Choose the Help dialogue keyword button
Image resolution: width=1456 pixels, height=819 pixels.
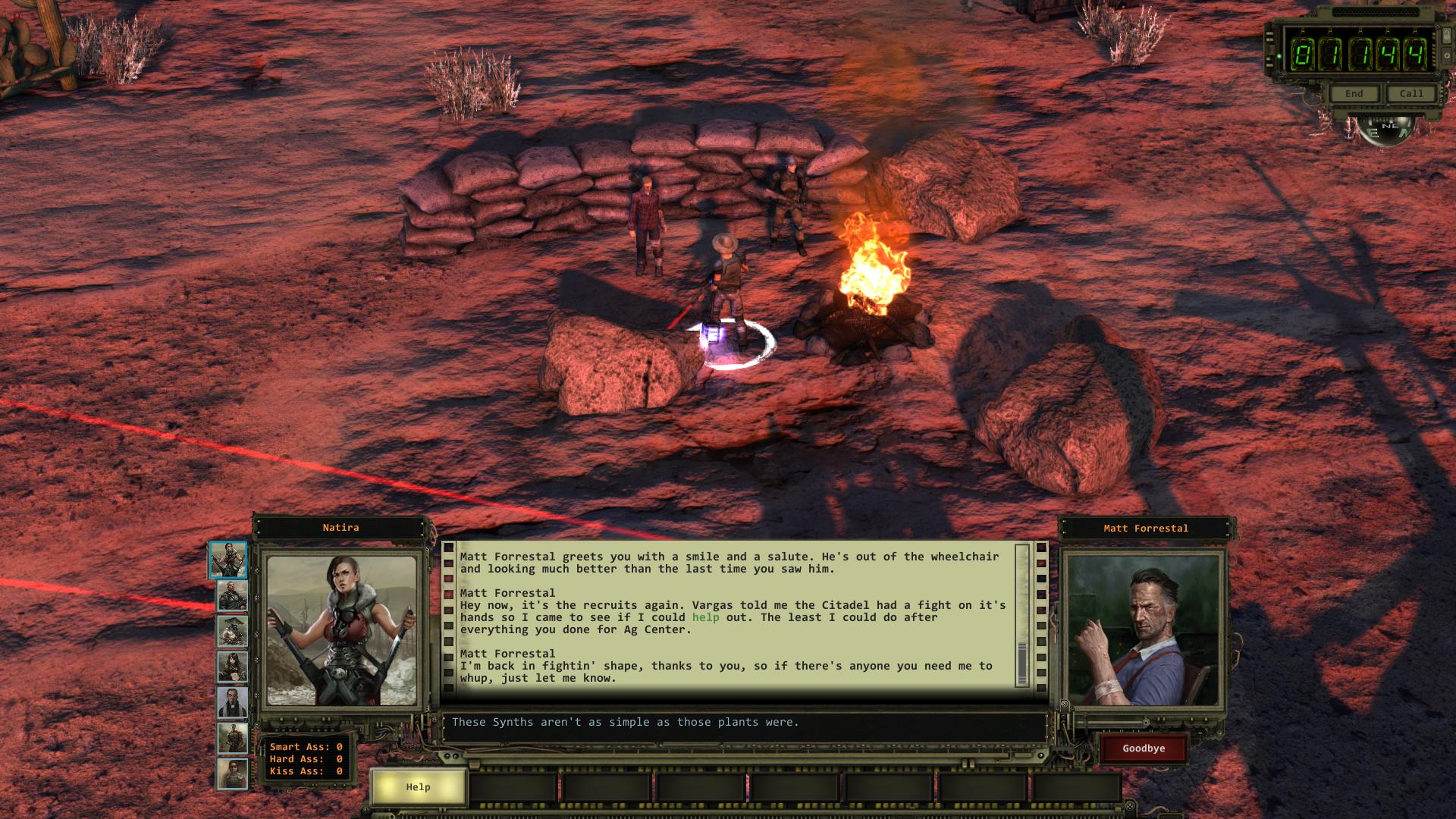pos(418,787)
